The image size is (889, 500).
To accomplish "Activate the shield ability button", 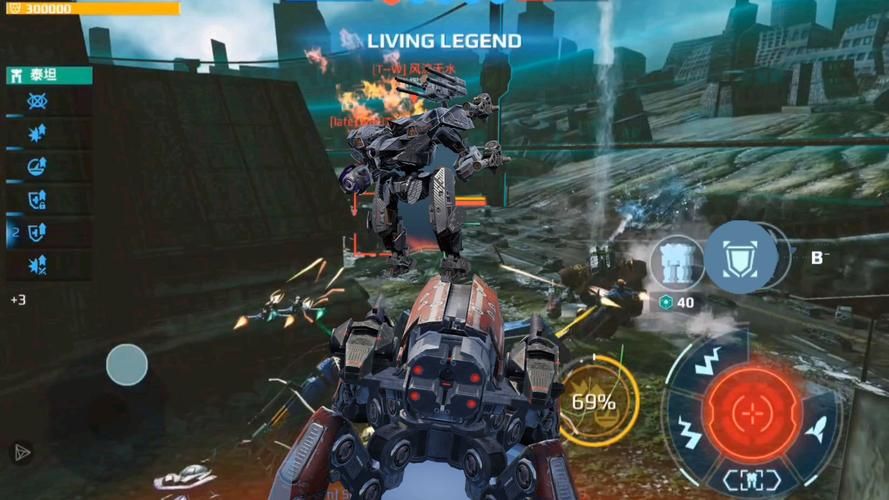I will point(742,258).
